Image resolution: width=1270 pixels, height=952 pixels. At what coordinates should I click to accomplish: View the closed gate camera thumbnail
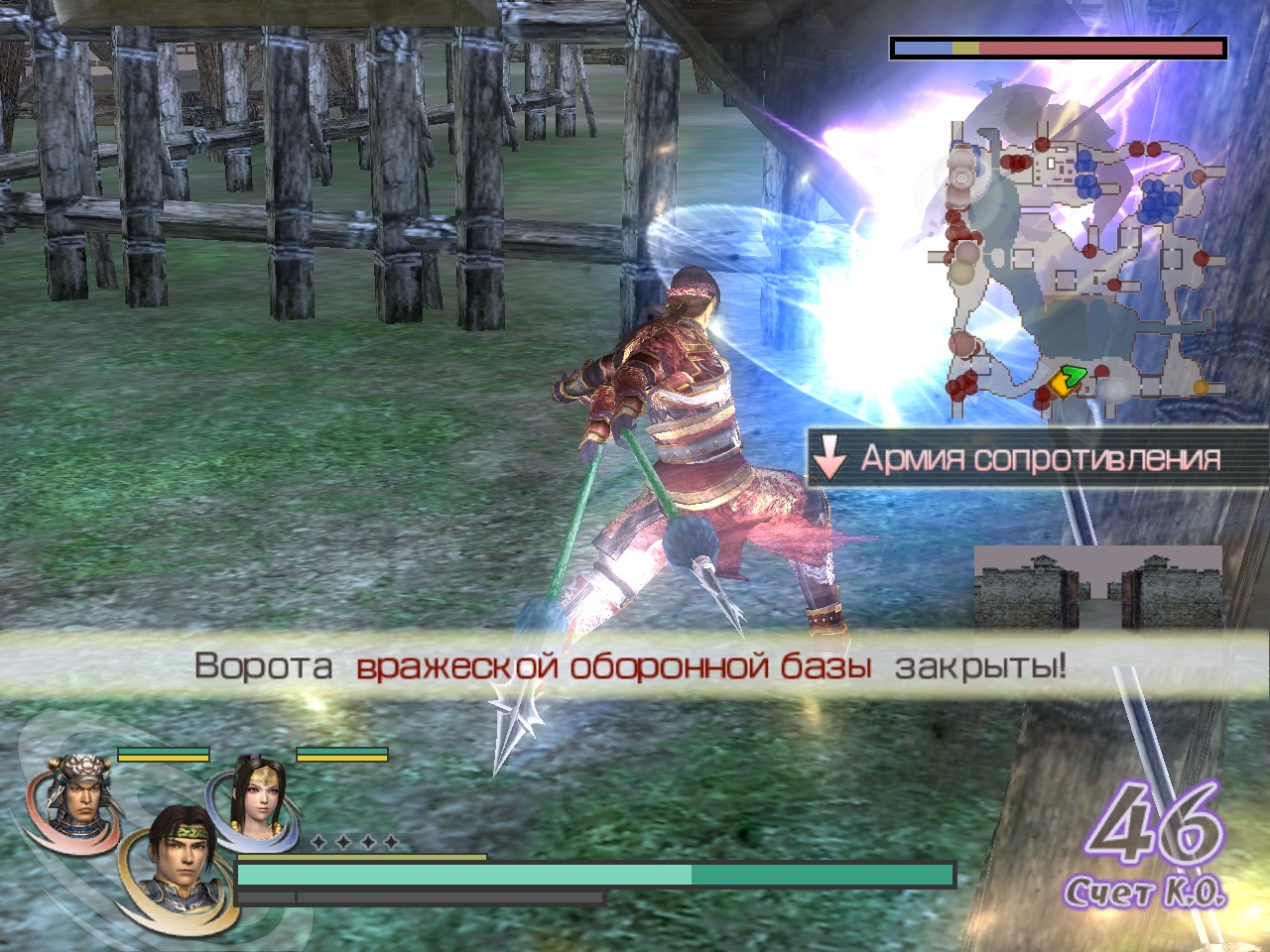click(1097, 587)
